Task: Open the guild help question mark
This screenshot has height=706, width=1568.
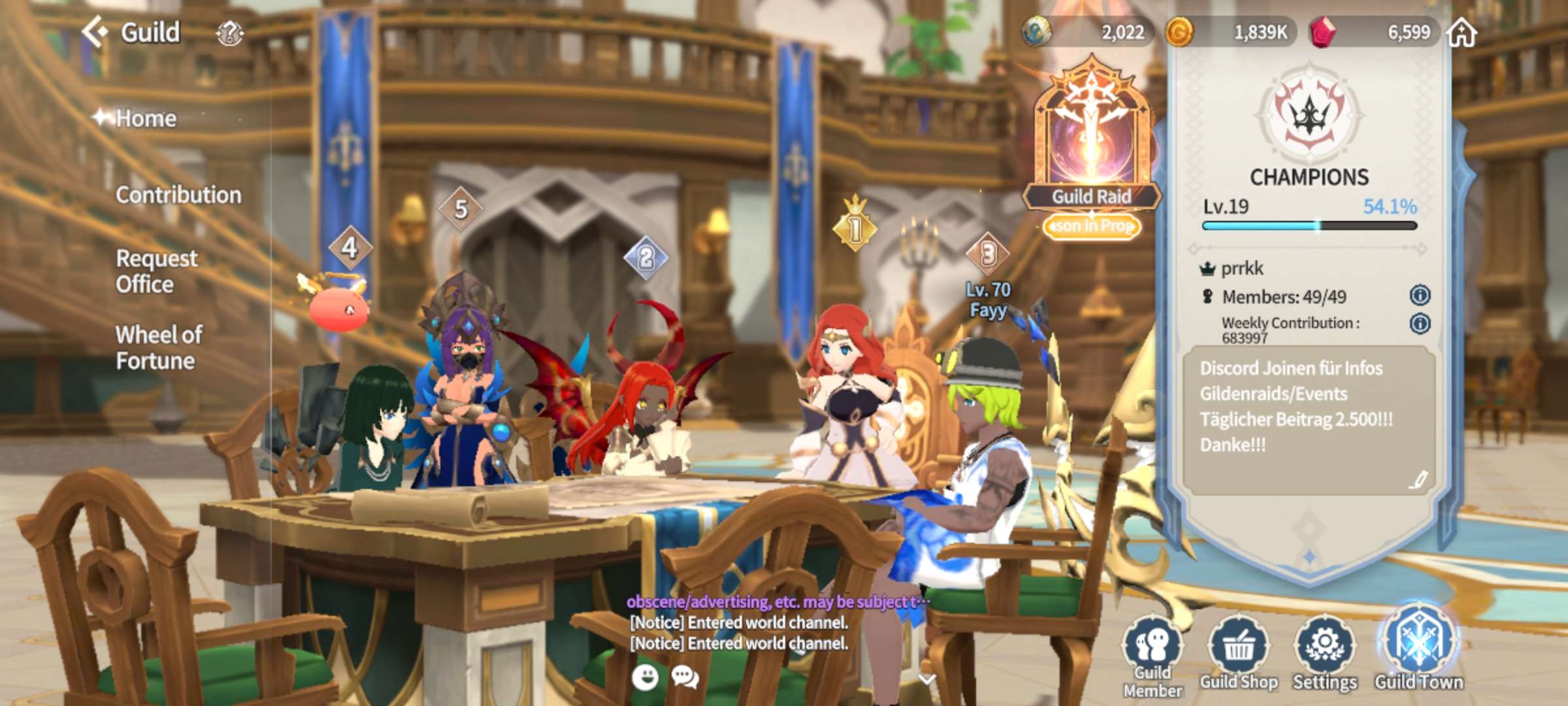Action: (229, 33)
